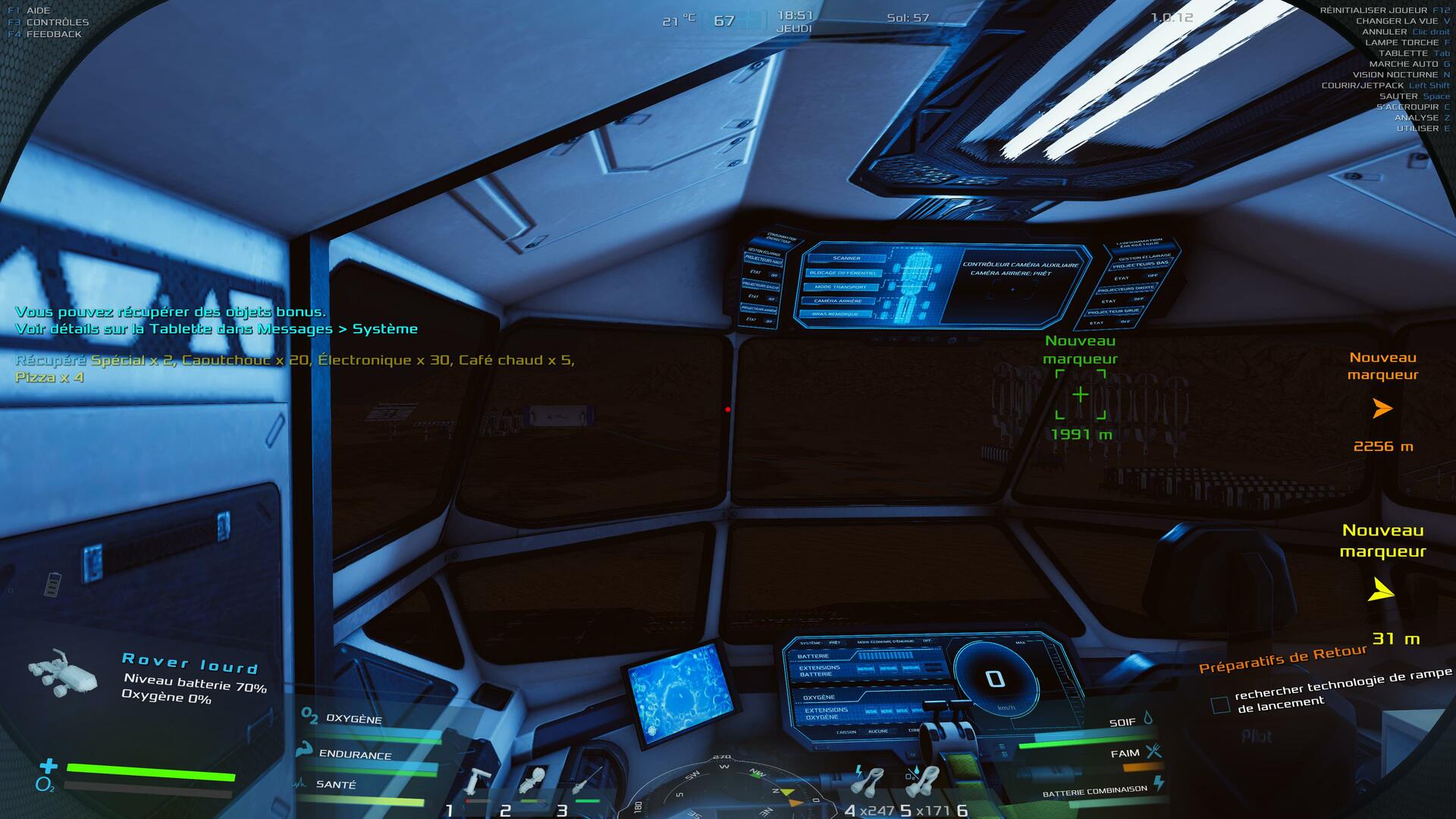Tick the launch ramp technology objective checkbox
1456x819 pixels.
click(x=1220, y=705)
